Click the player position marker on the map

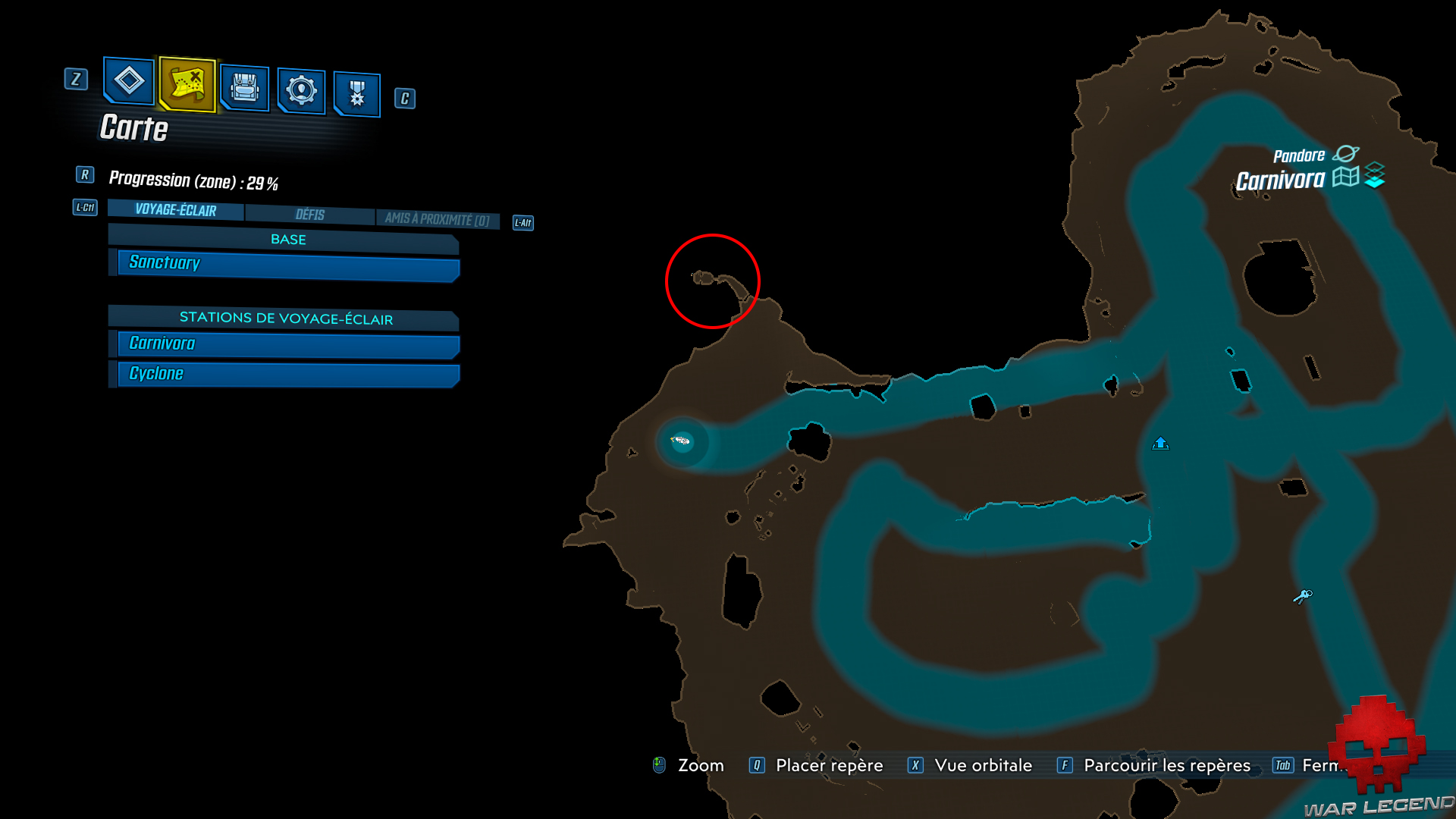[x=680, y=439]
